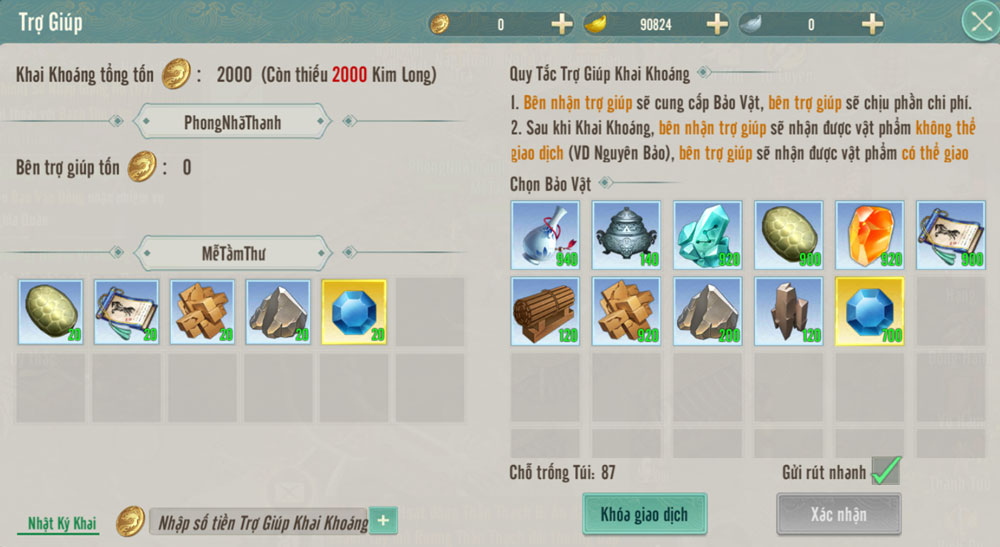Close the Trợ Giúp window
The height and width of the screenshot is (547, 1000).
point(977,22)
